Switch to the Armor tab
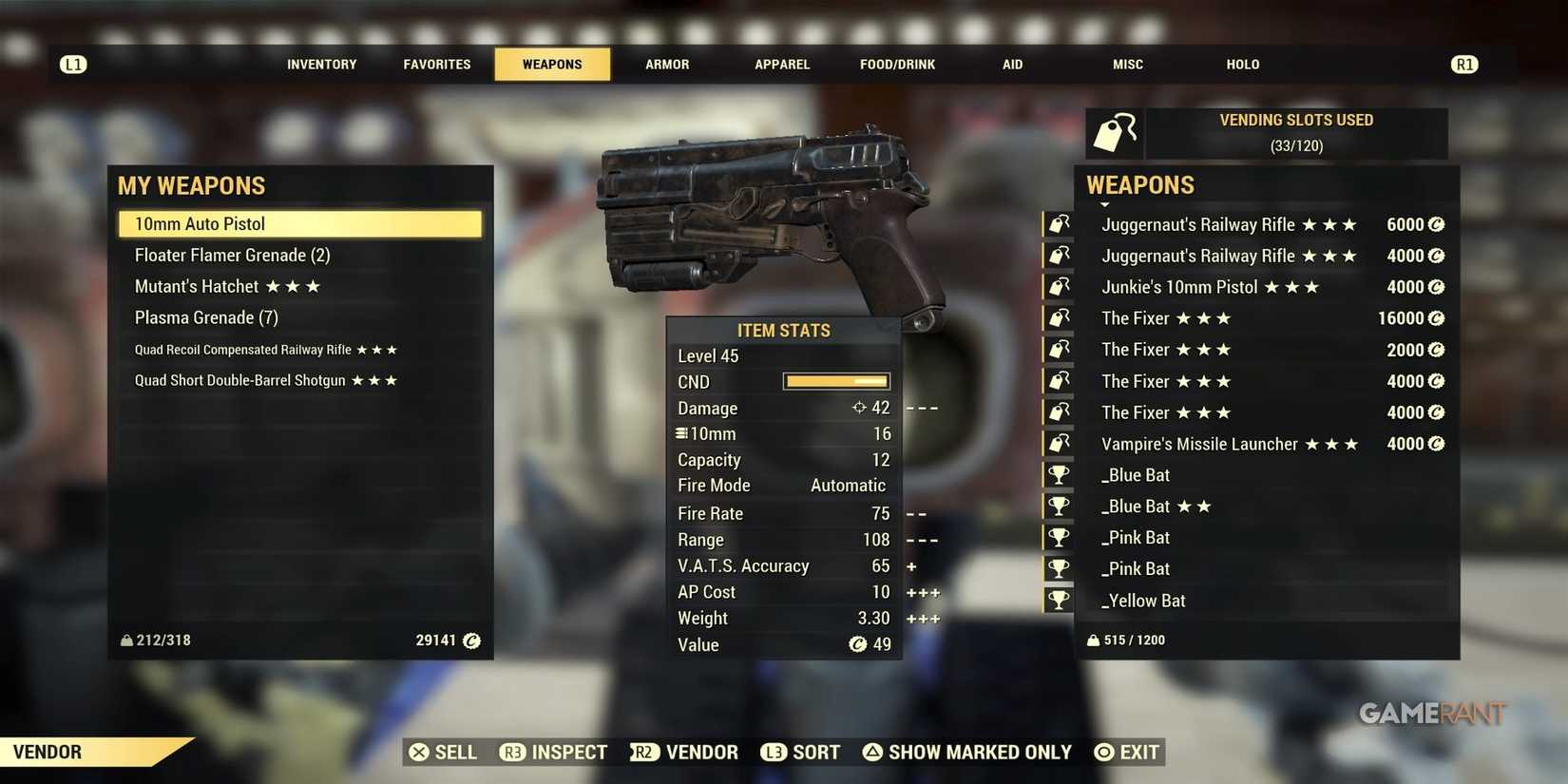 click(x=666, y=64)
